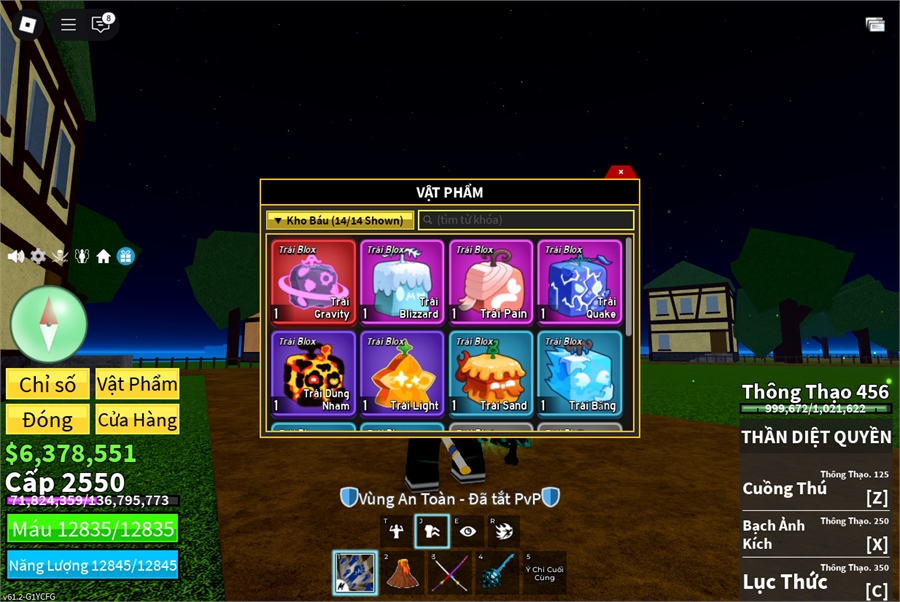Click the Vật Phẩm items button
Screen dimensions: 900x602
tap(138, 385)
